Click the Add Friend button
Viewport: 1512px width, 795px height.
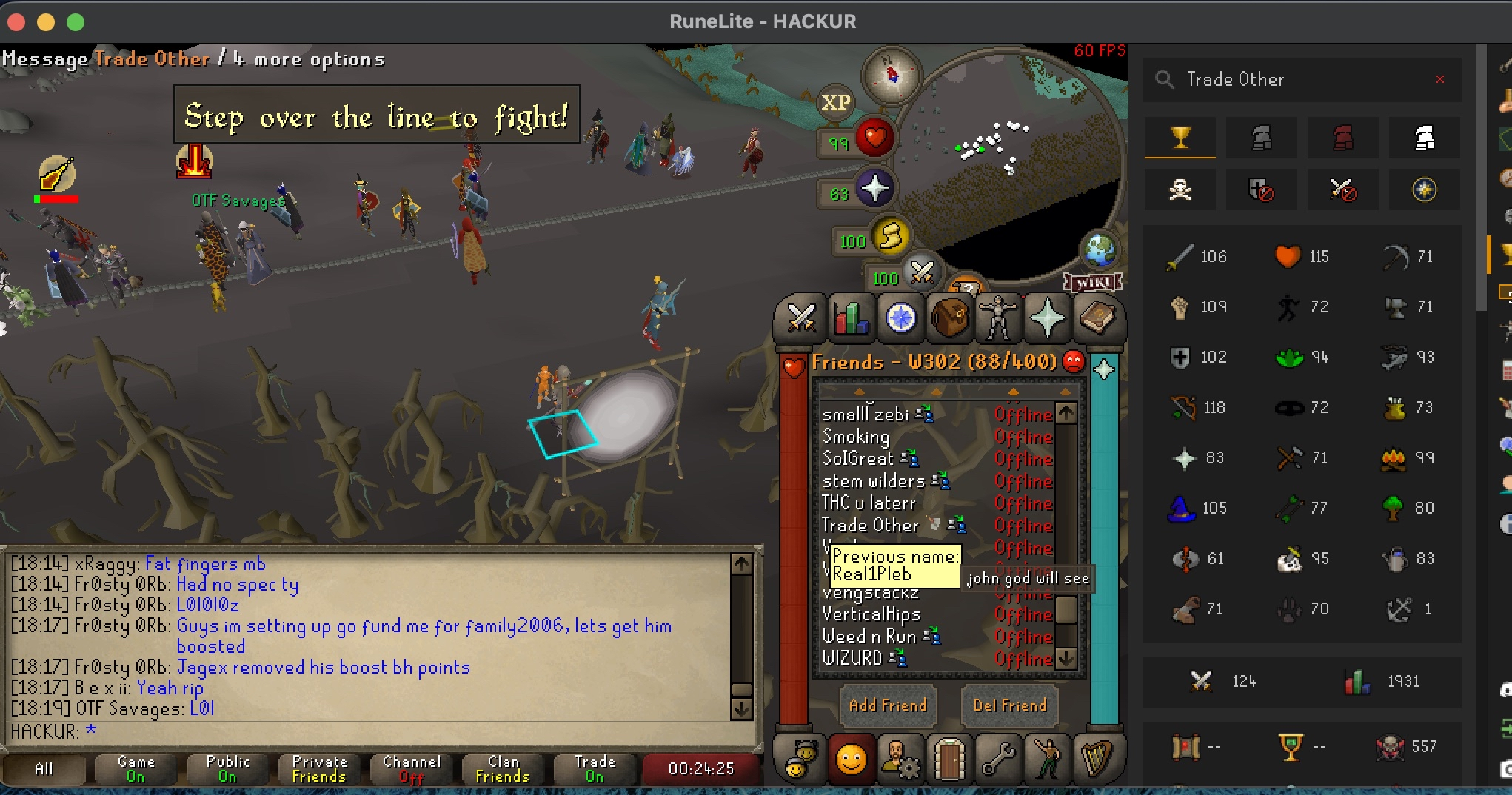[887, 705]
